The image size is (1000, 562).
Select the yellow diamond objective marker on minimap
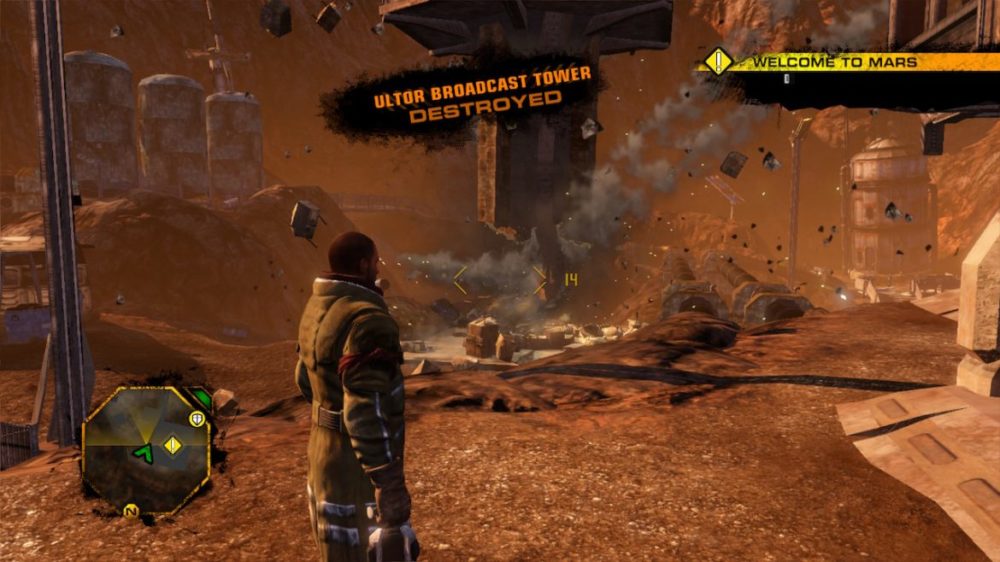pyautogui.click(x=173, y=445)
